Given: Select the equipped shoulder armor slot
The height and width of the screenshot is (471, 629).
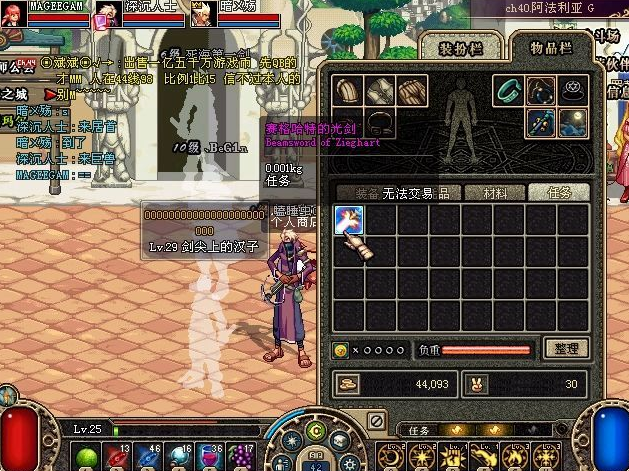Looking at the screenshot, I should pos(348,91).
